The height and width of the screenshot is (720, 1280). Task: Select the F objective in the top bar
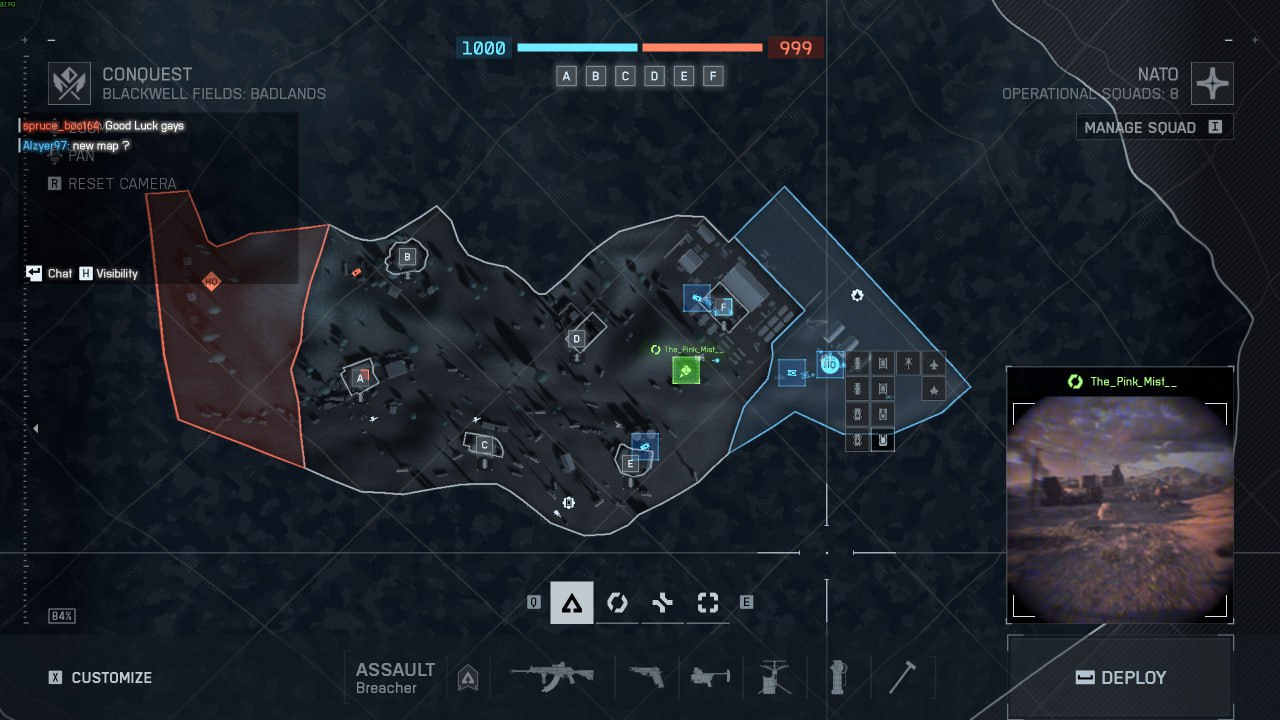714,76
